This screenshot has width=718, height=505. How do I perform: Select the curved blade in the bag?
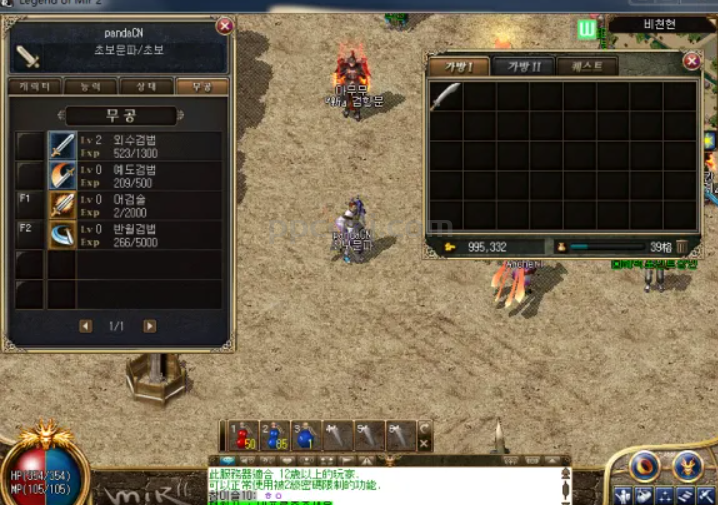coord(446,96)
